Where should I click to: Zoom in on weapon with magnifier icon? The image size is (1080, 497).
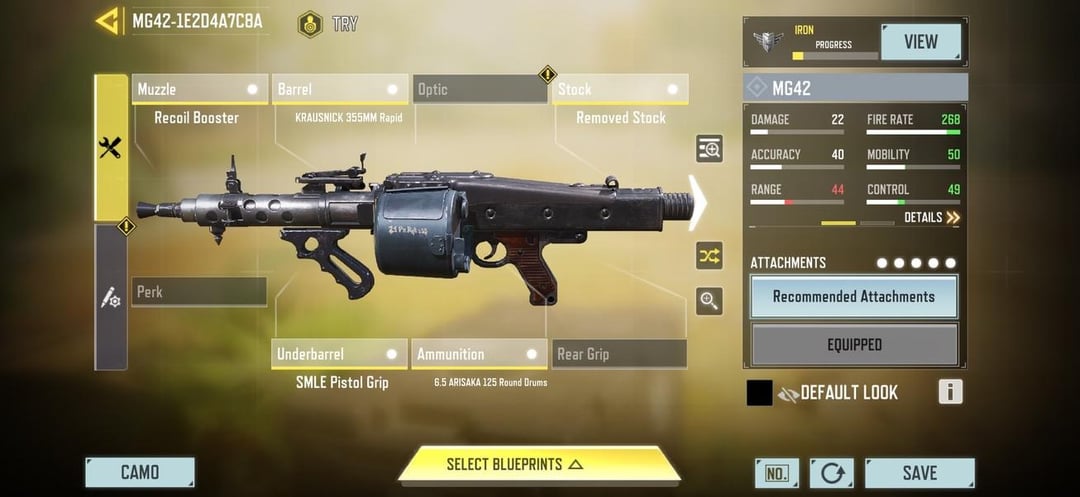[x=709, y=301]
